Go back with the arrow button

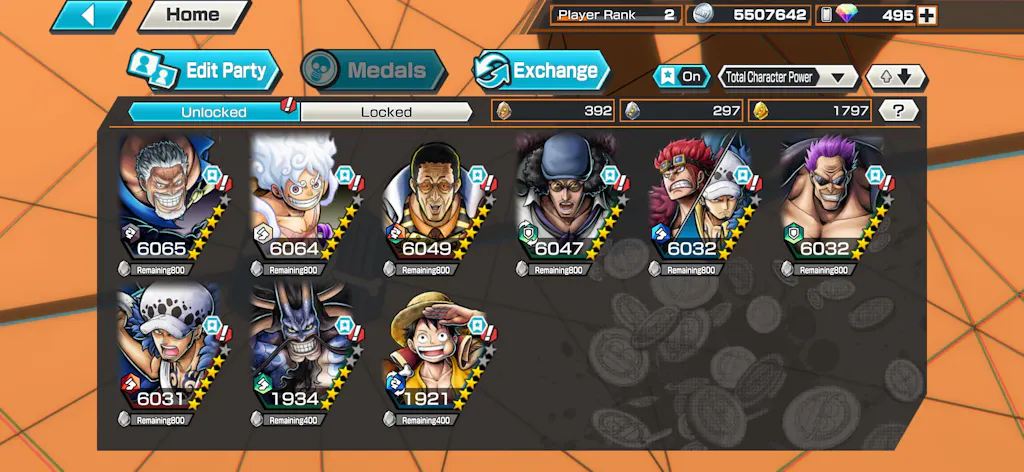pos(89,15)
